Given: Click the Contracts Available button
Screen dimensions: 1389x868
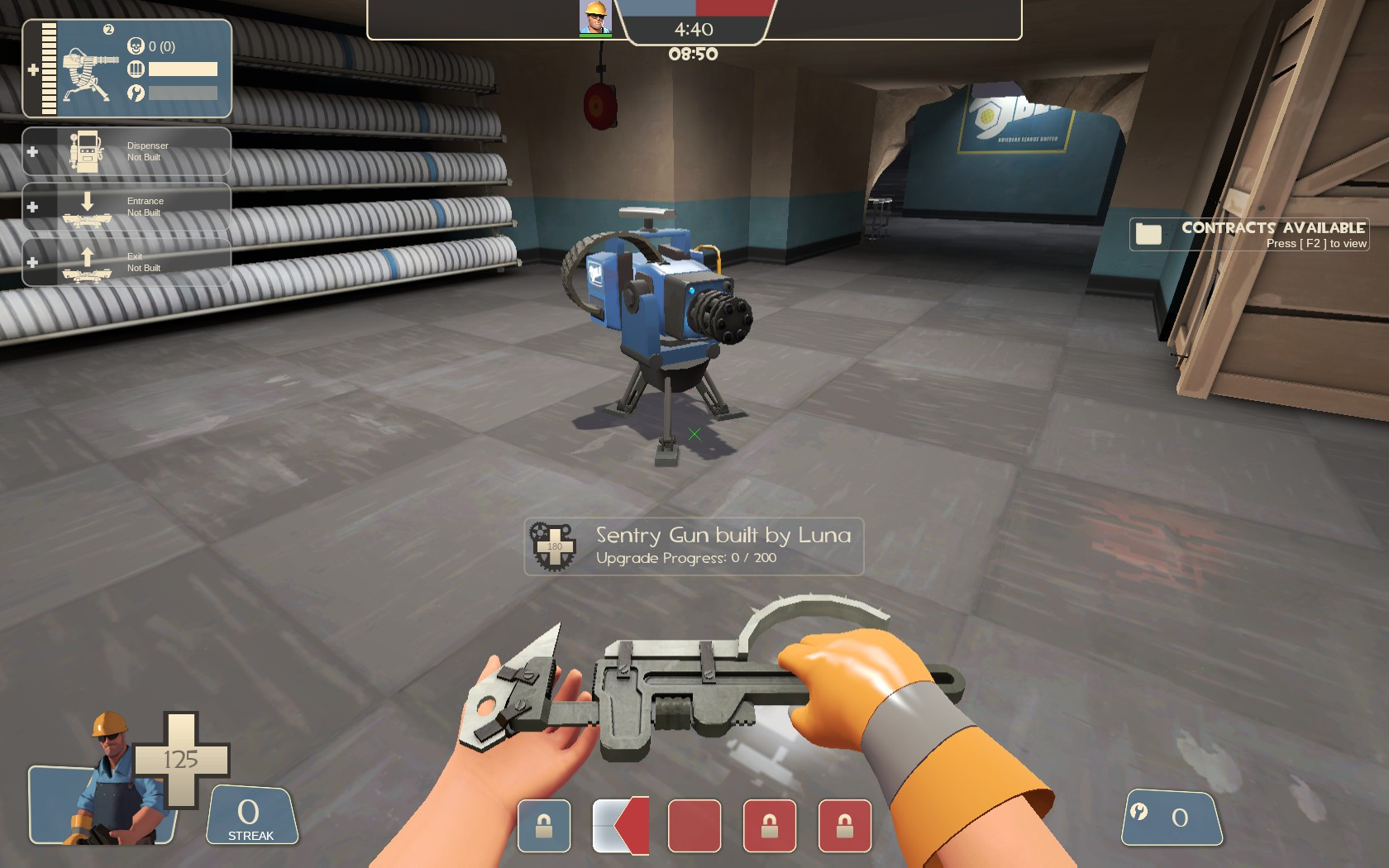Looking at the screenshot, I should (1274, 226).
